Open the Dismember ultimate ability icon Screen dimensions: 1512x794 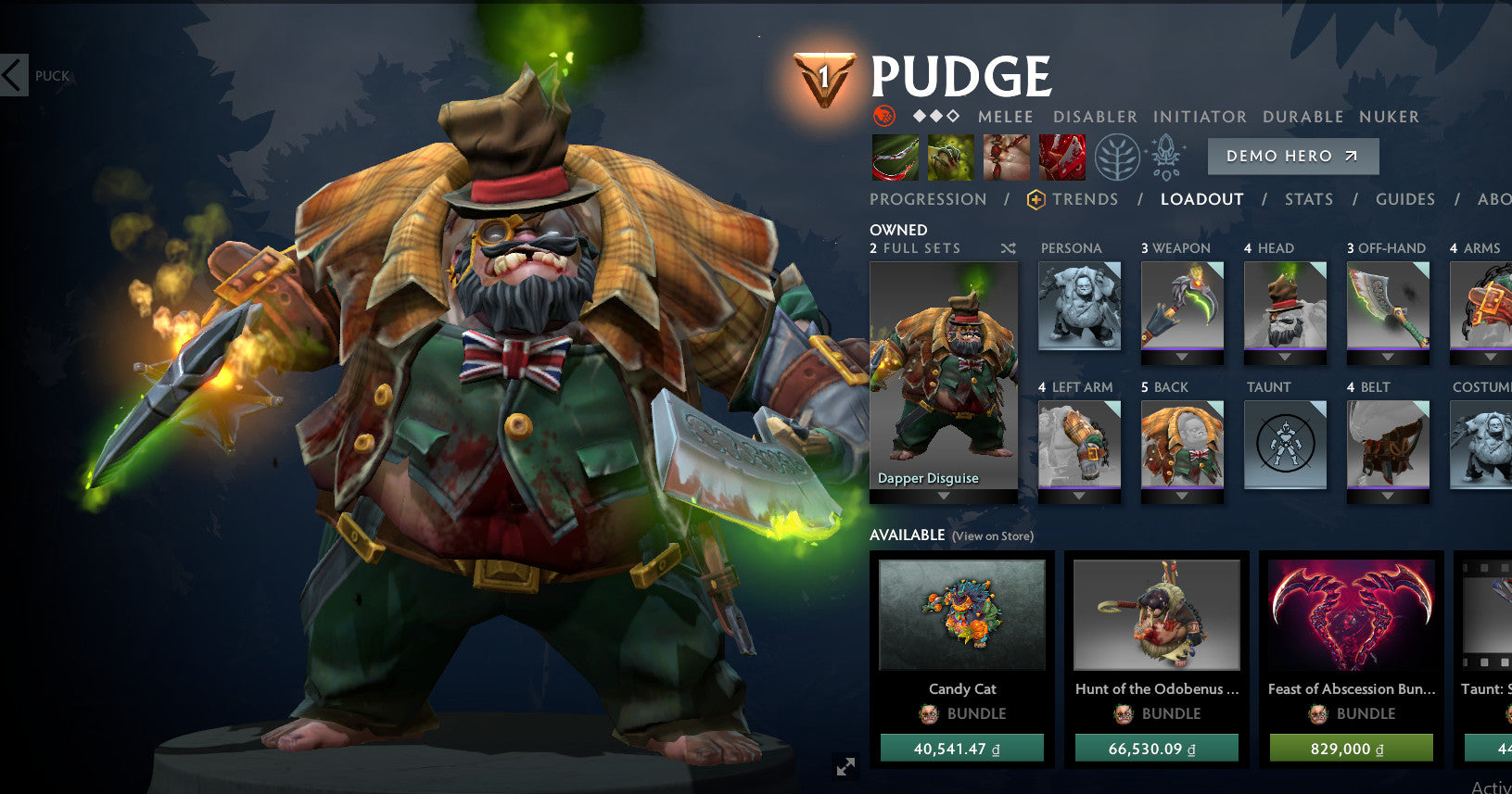(1061, 156)
